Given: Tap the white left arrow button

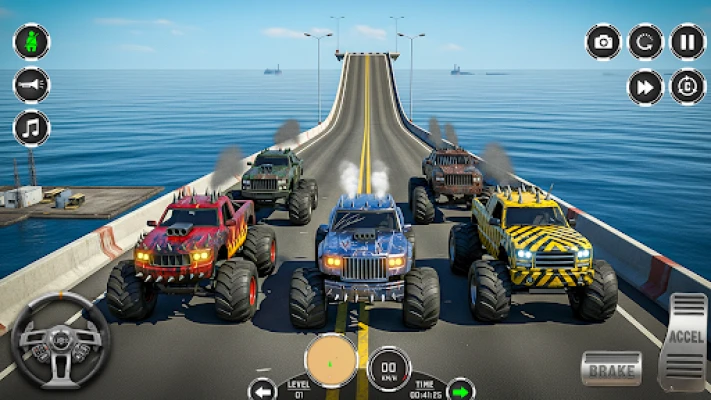Looking at the screenshot, I should click(263, 388).
